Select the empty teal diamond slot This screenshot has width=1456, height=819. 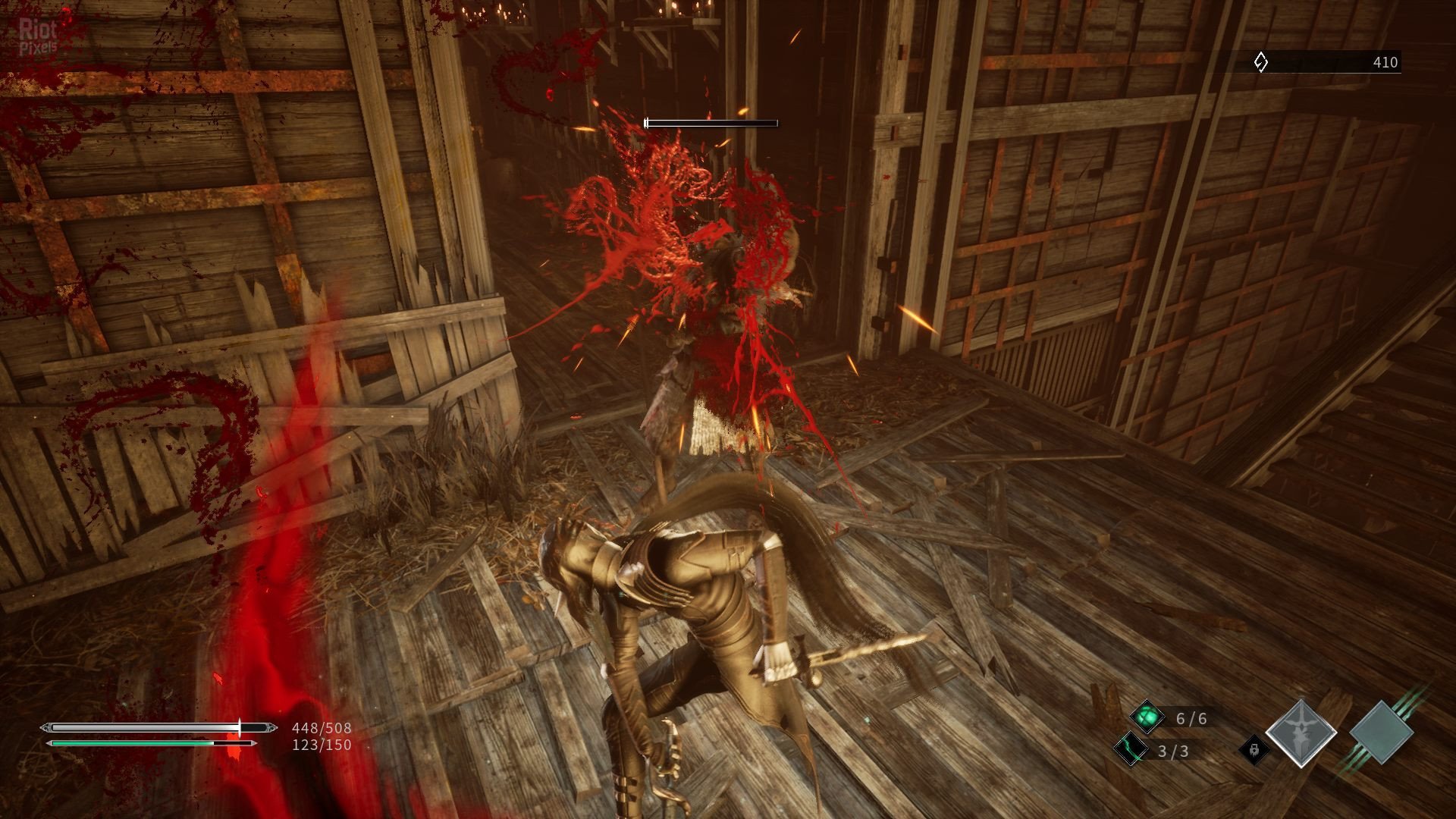pos(1381,733)
